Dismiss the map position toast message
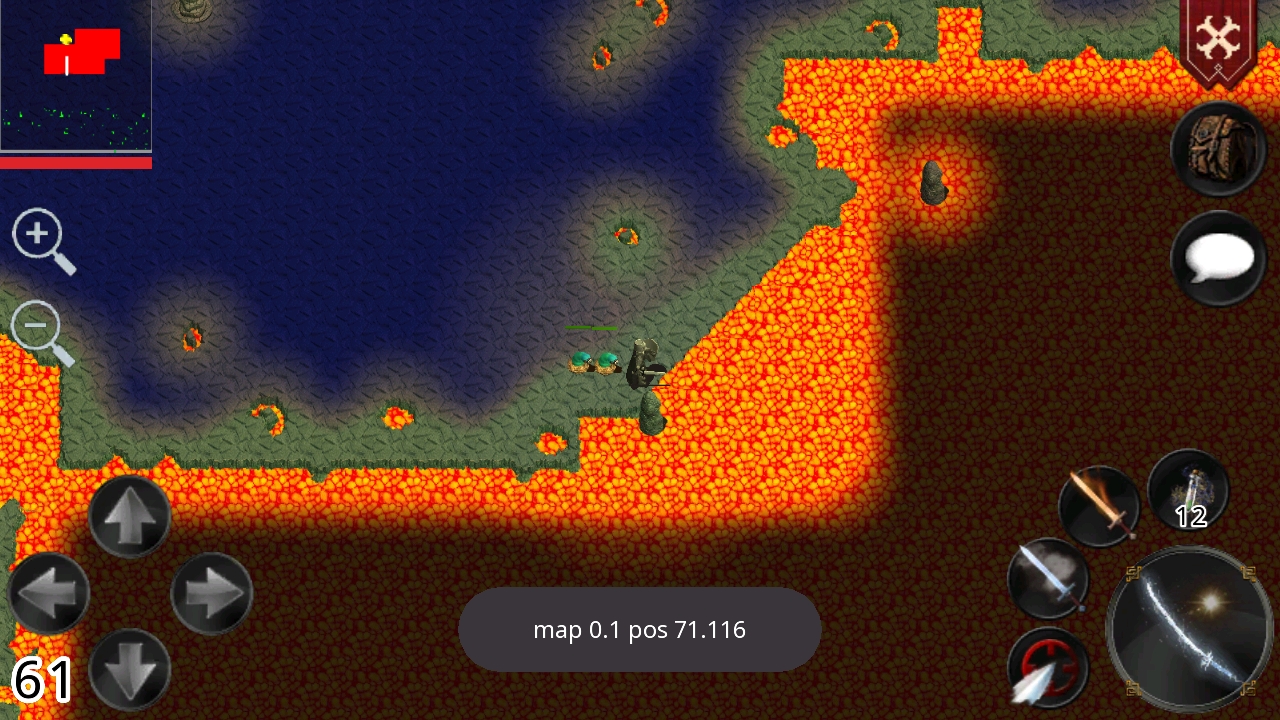The height and width of the screenshot is (720, 1280). tap(639, 630)
